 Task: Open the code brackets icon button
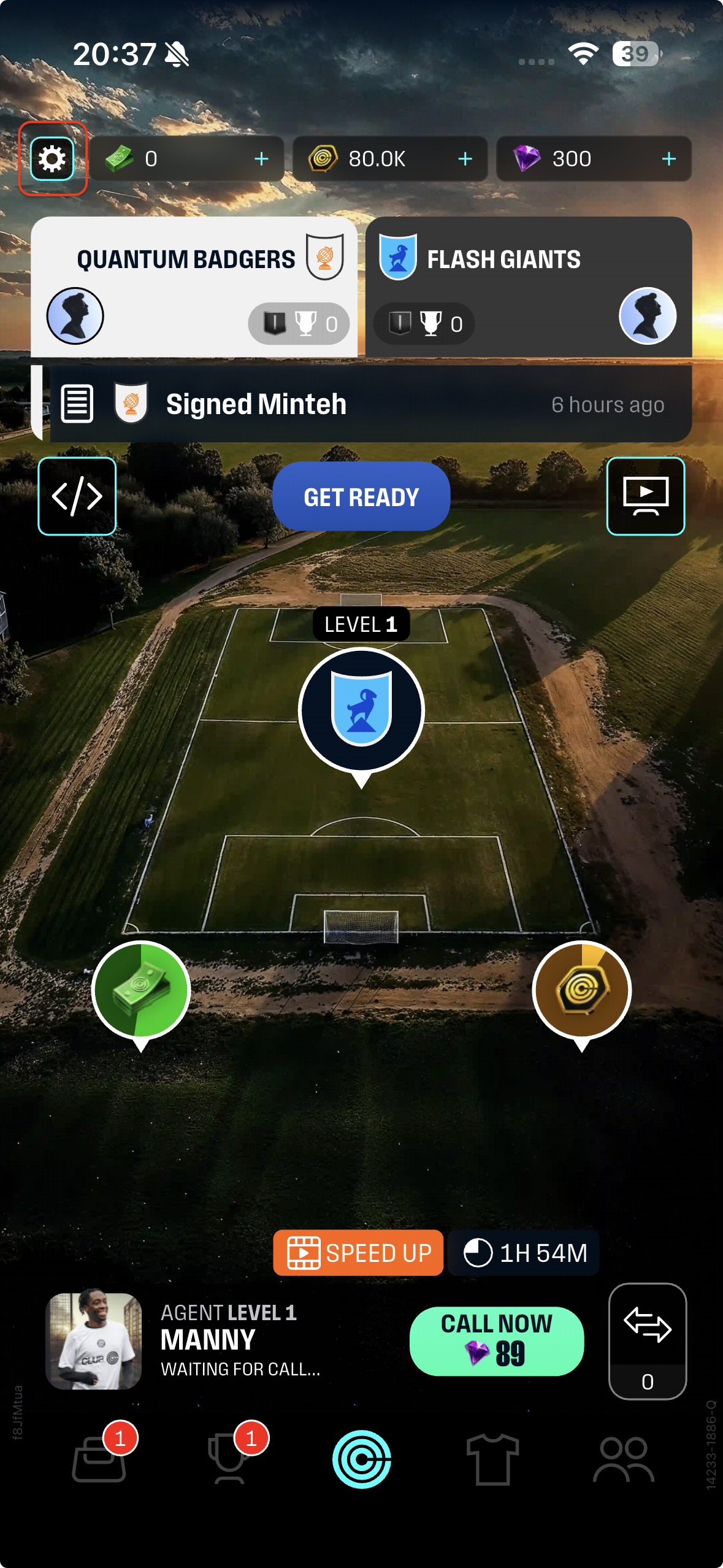(x=77, y=496)
